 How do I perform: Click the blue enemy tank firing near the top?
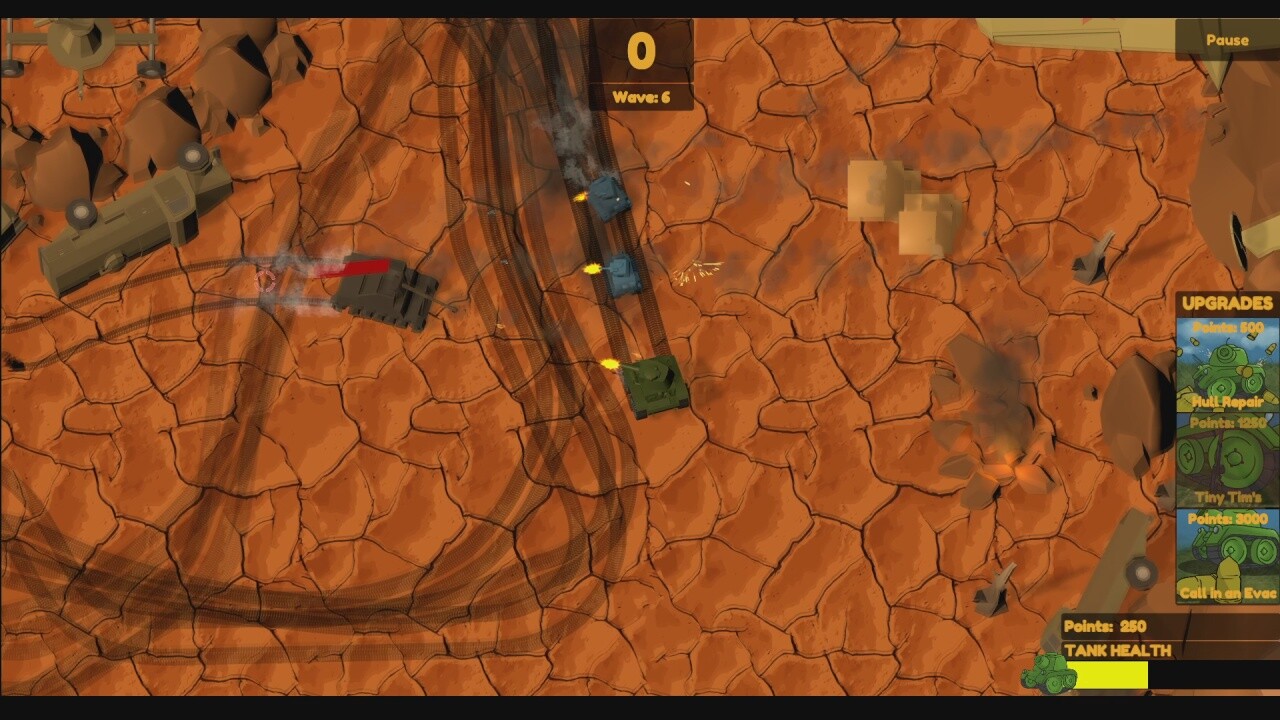point(610,200)
